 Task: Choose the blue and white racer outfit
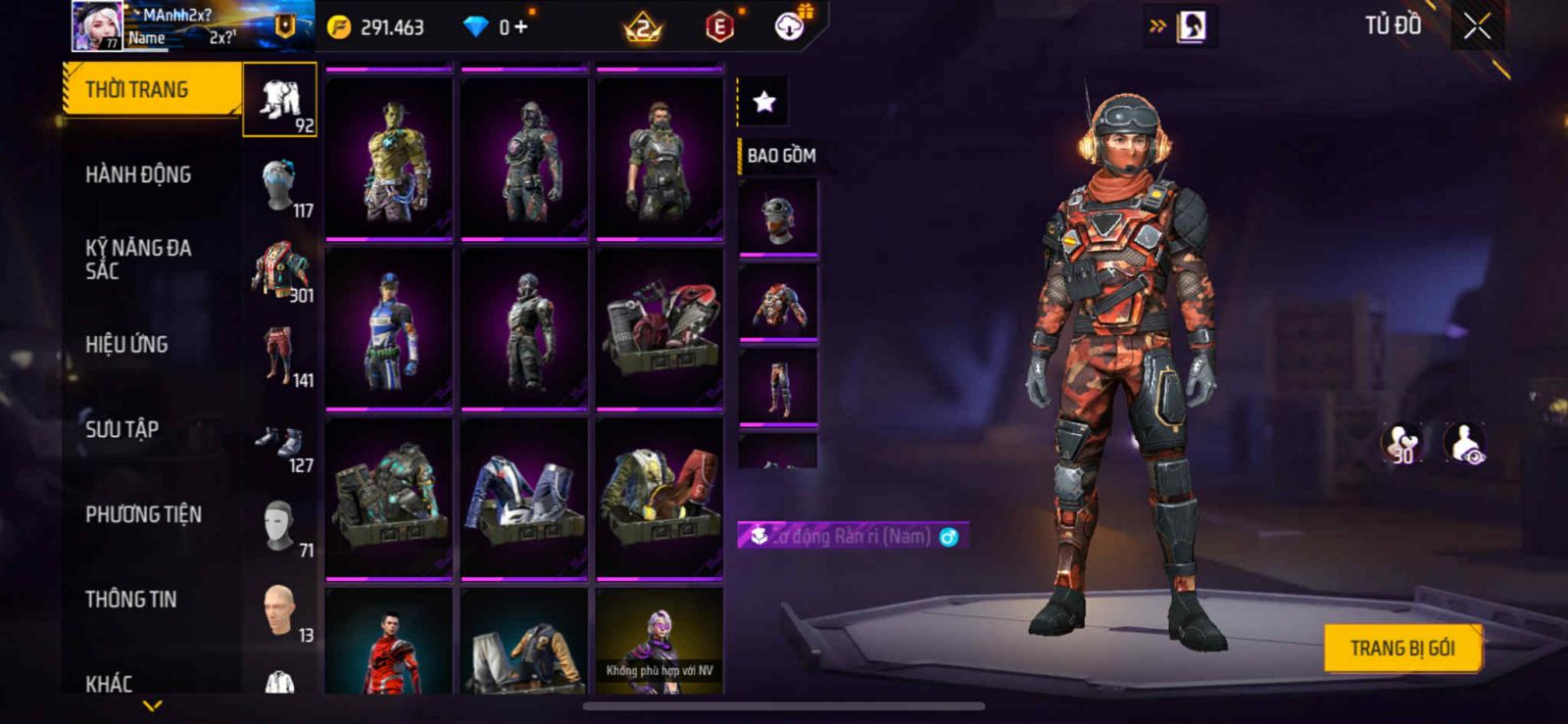tap(390, 326)
